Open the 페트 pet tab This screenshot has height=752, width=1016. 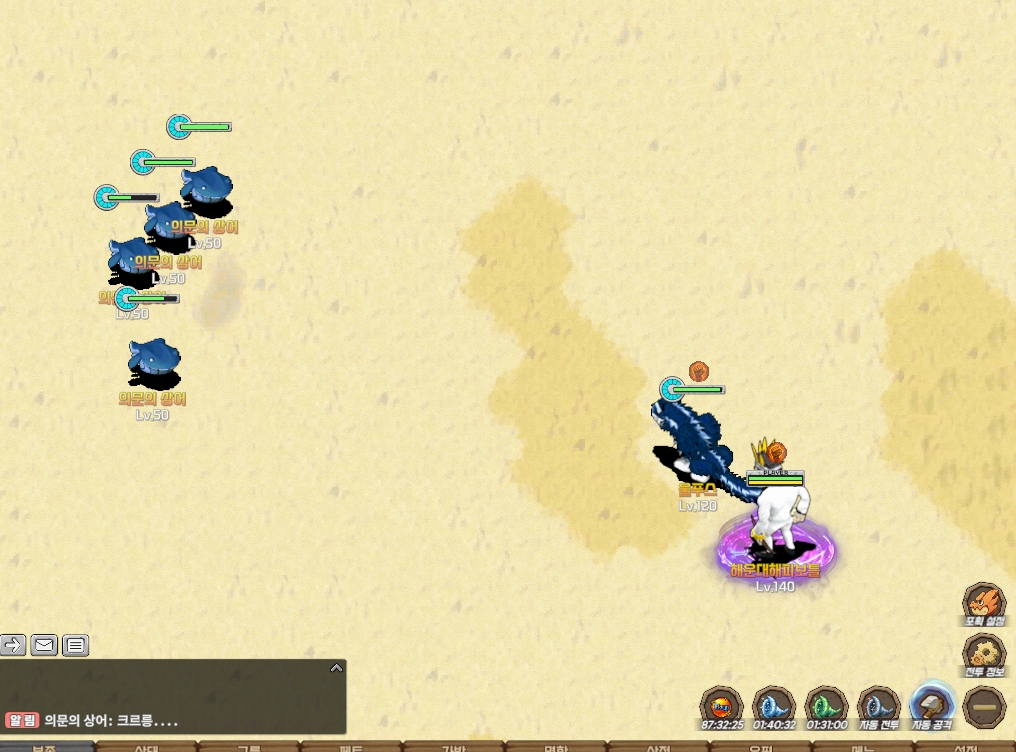pyautogui.click(x=350, y=747)
